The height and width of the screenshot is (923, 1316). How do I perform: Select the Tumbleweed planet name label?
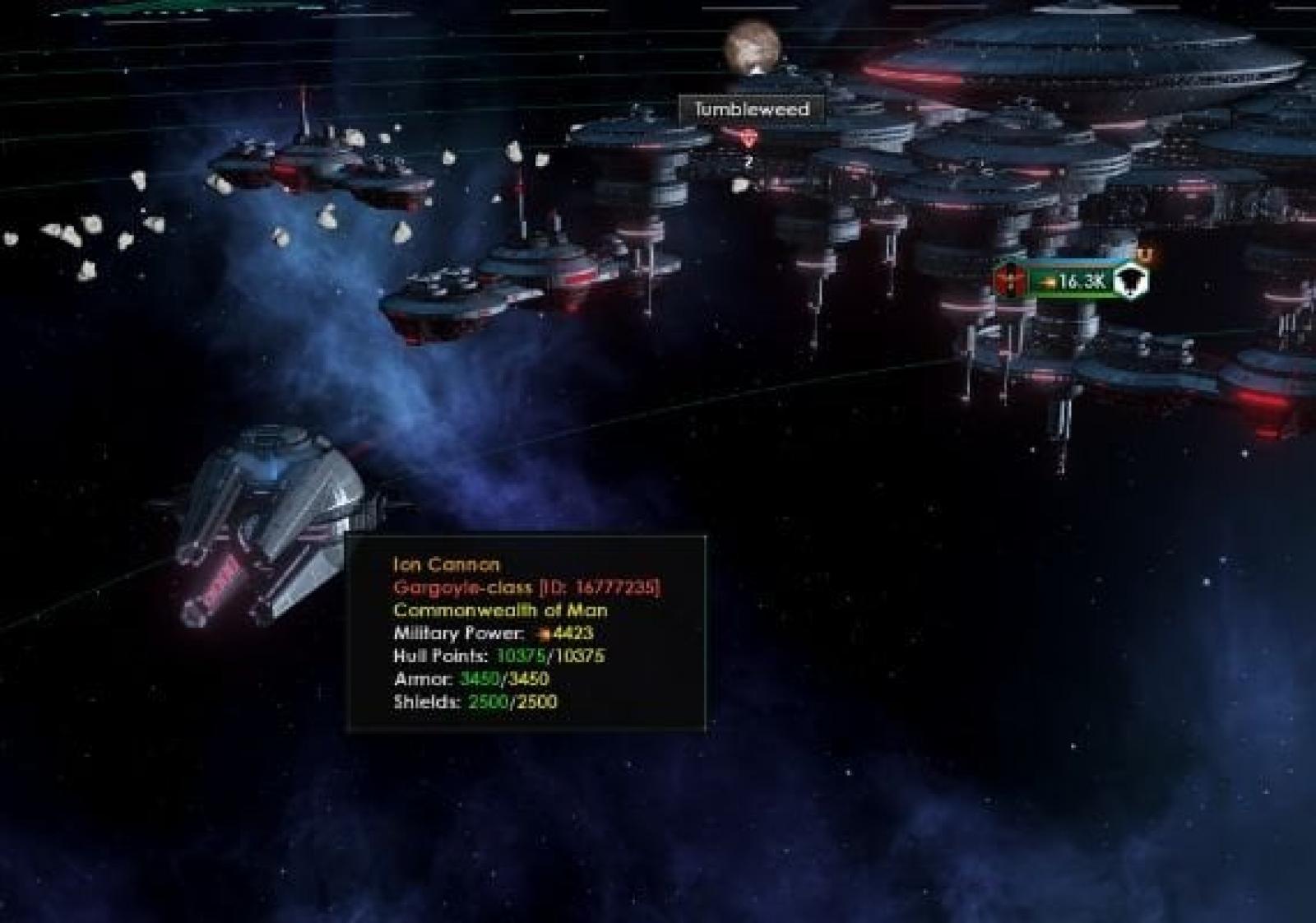pos(752,109)
